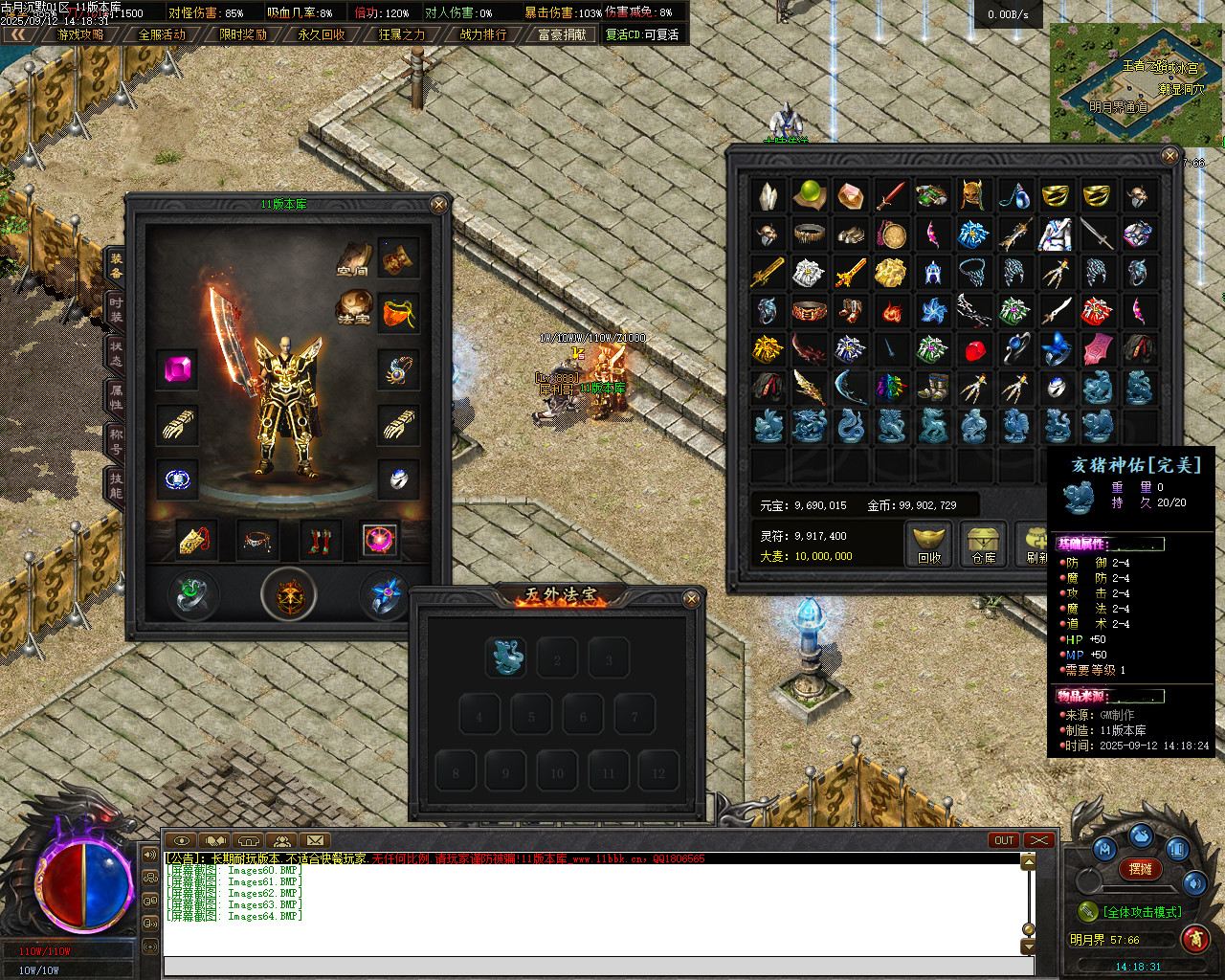Close the inventory bag window
This screenshot has height=980, width=1225.
click(x=1169, y=155)
